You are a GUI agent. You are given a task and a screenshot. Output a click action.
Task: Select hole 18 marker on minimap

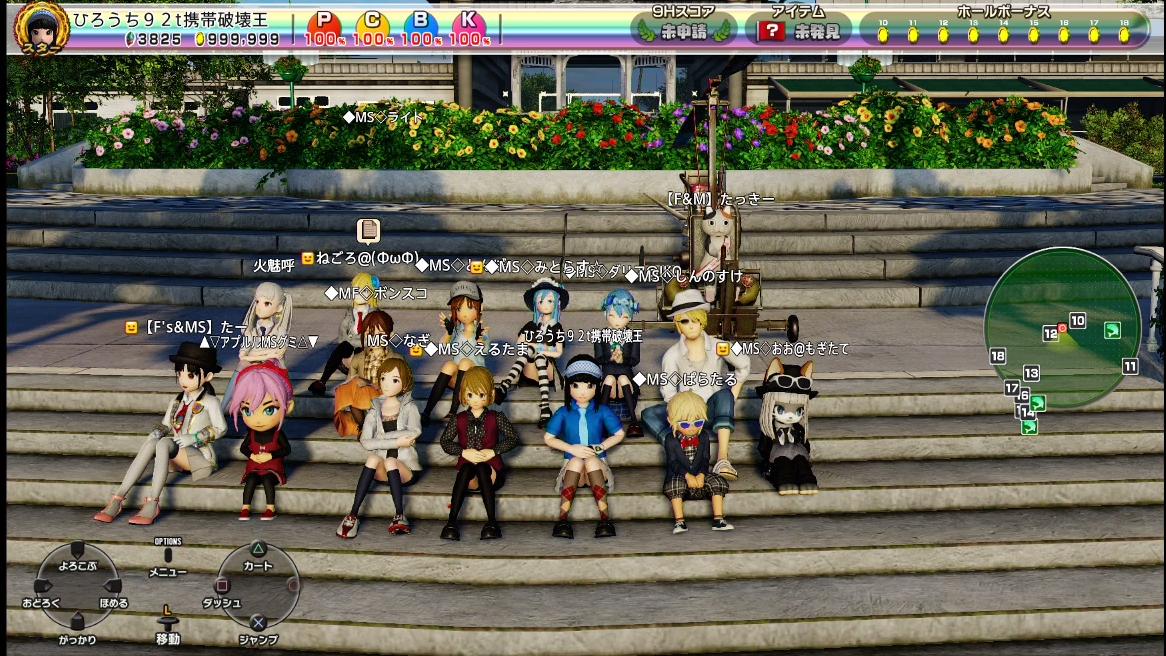(x=997, y=356)
